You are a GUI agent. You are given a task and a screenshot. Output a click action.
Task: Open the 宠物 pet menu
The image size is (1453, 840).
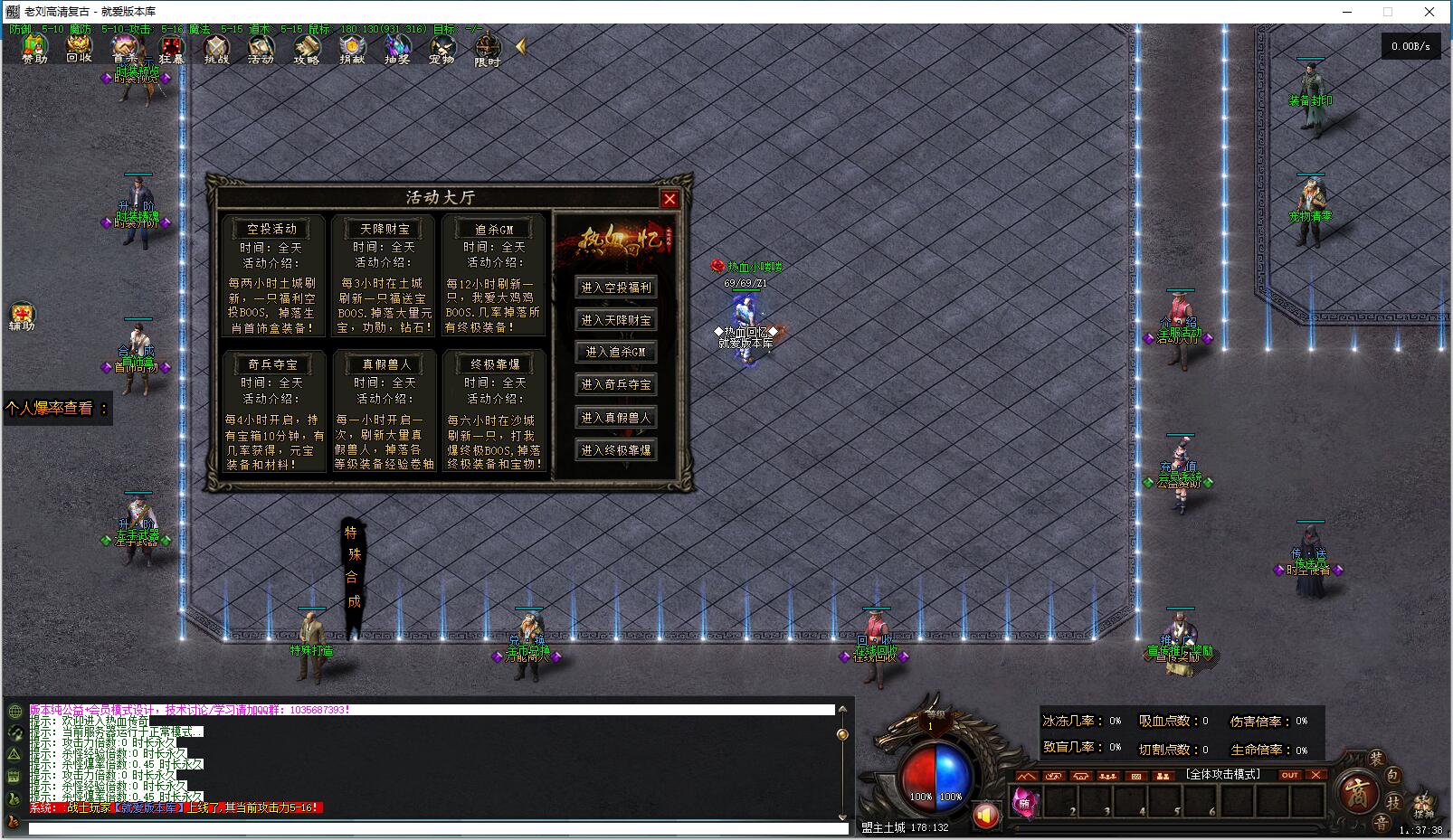click(x=442, y=48)
